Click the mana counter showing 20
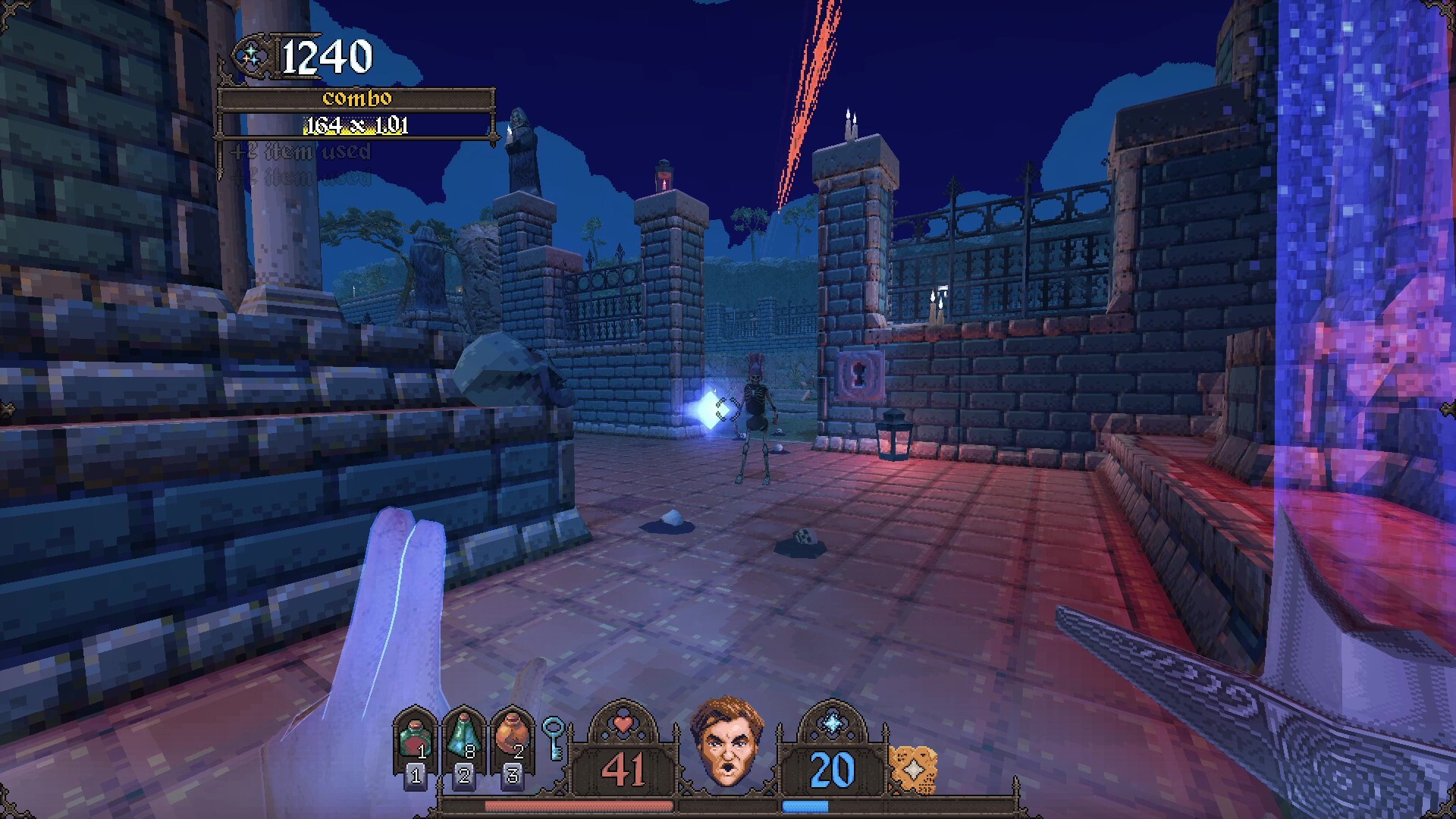This screenshot has height=819, width=1456. [831, 769]
